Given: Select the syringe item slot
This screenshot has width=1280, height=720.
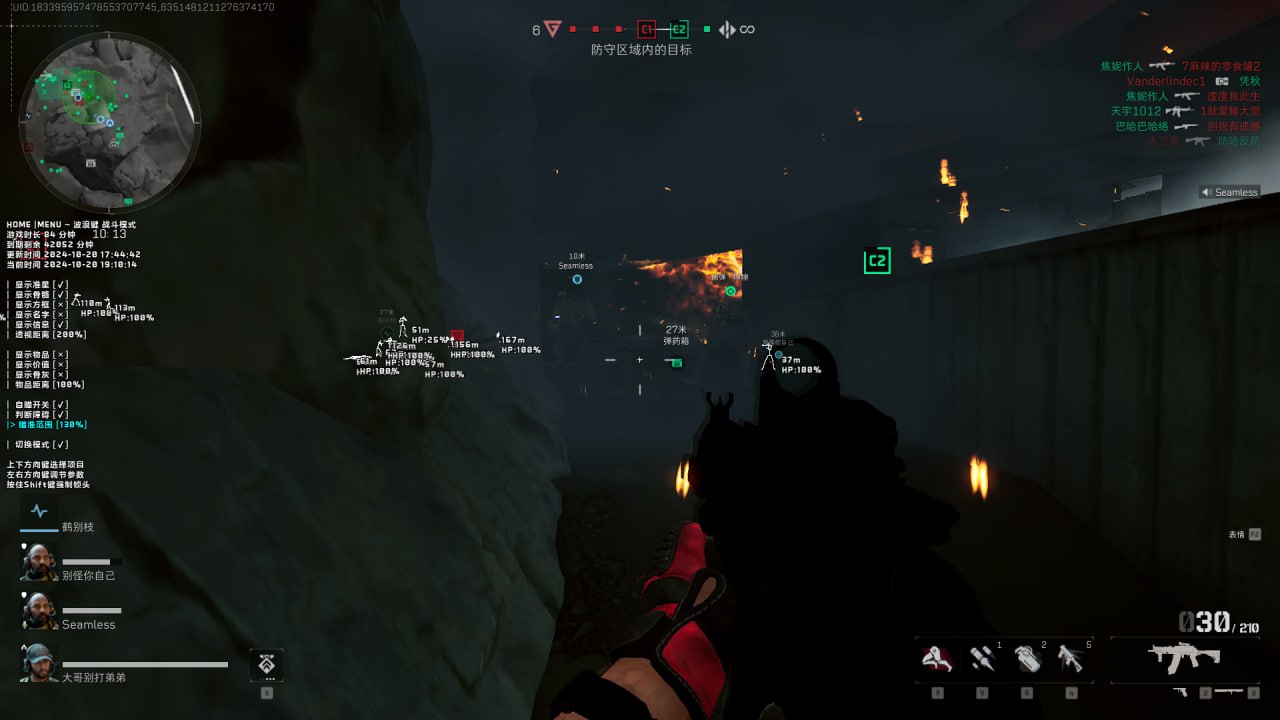Looking at the screenshot, I should click(x=982, y=659).
